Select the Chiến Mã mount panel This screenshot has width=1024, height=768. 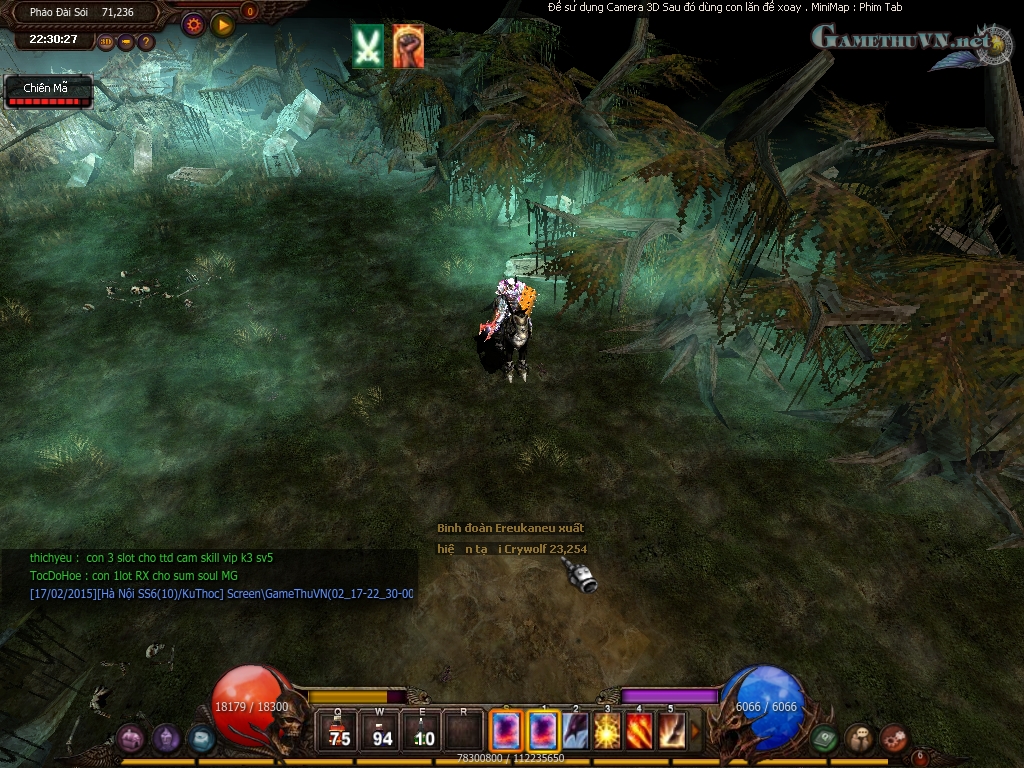click(x=48, y=92)
